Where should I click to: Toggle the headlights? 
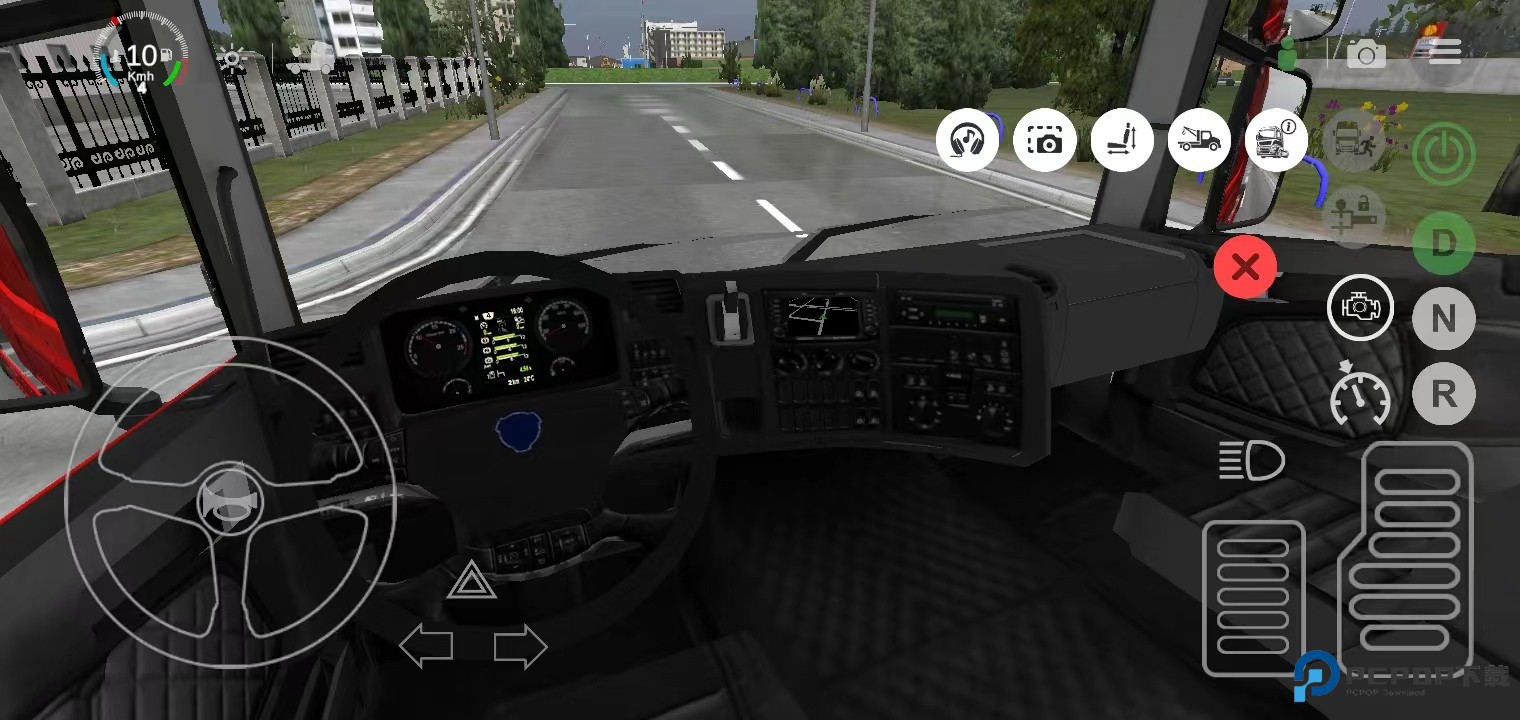coord(1251,461)
